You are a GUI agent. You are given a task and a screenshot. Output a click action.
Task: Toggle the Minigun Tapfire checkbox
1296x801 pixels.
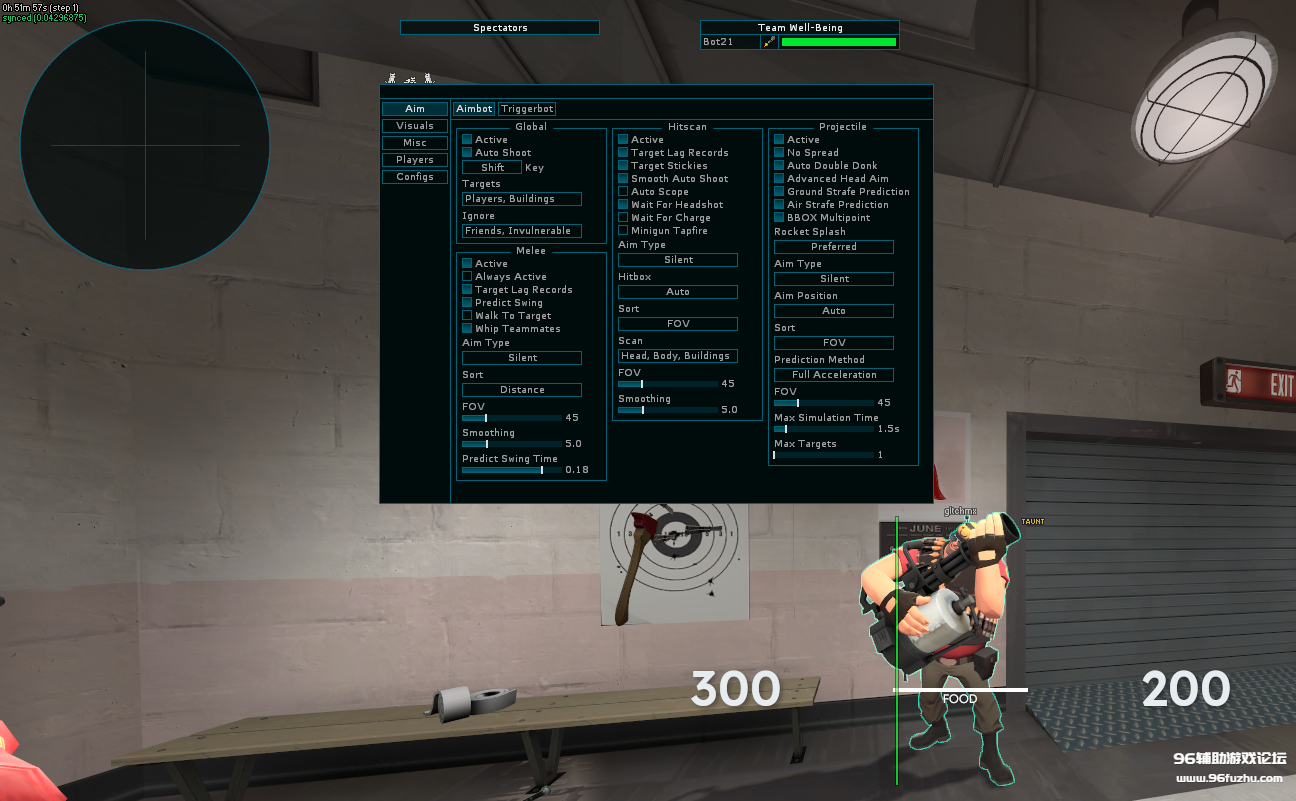tap(623, 231)
